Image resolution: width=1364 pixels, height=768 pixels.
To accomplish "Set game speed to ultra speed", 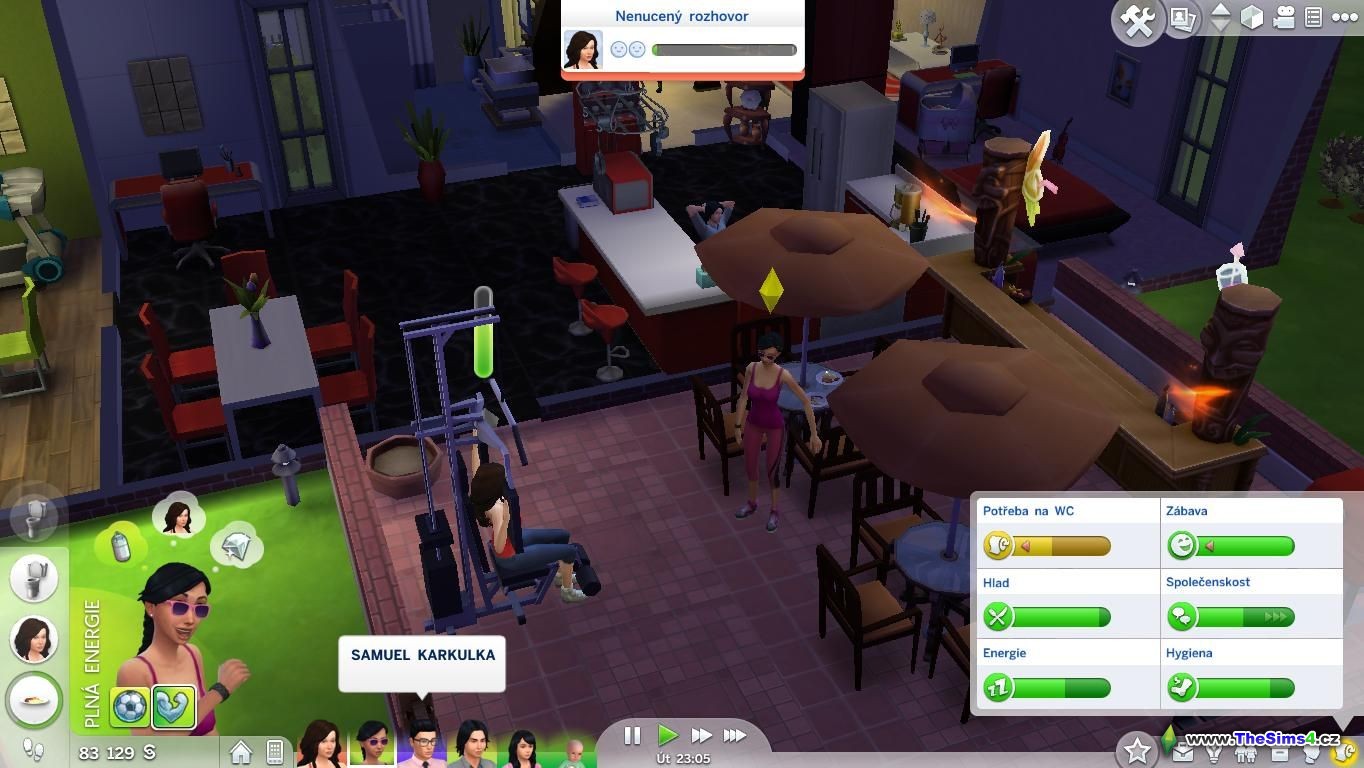I will (x=735, y=736).
